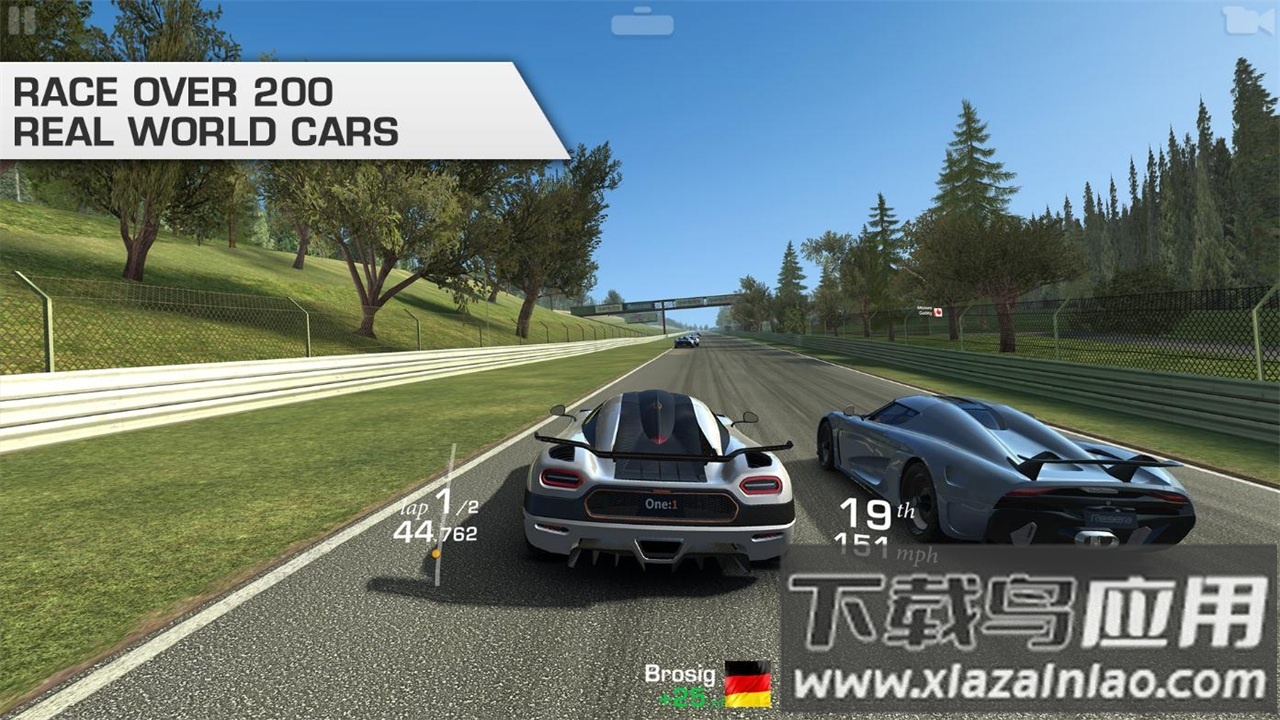Viewport: 1280px width, 720px height.
Task: Pause the race with the pause button
Action: [22, 20]
